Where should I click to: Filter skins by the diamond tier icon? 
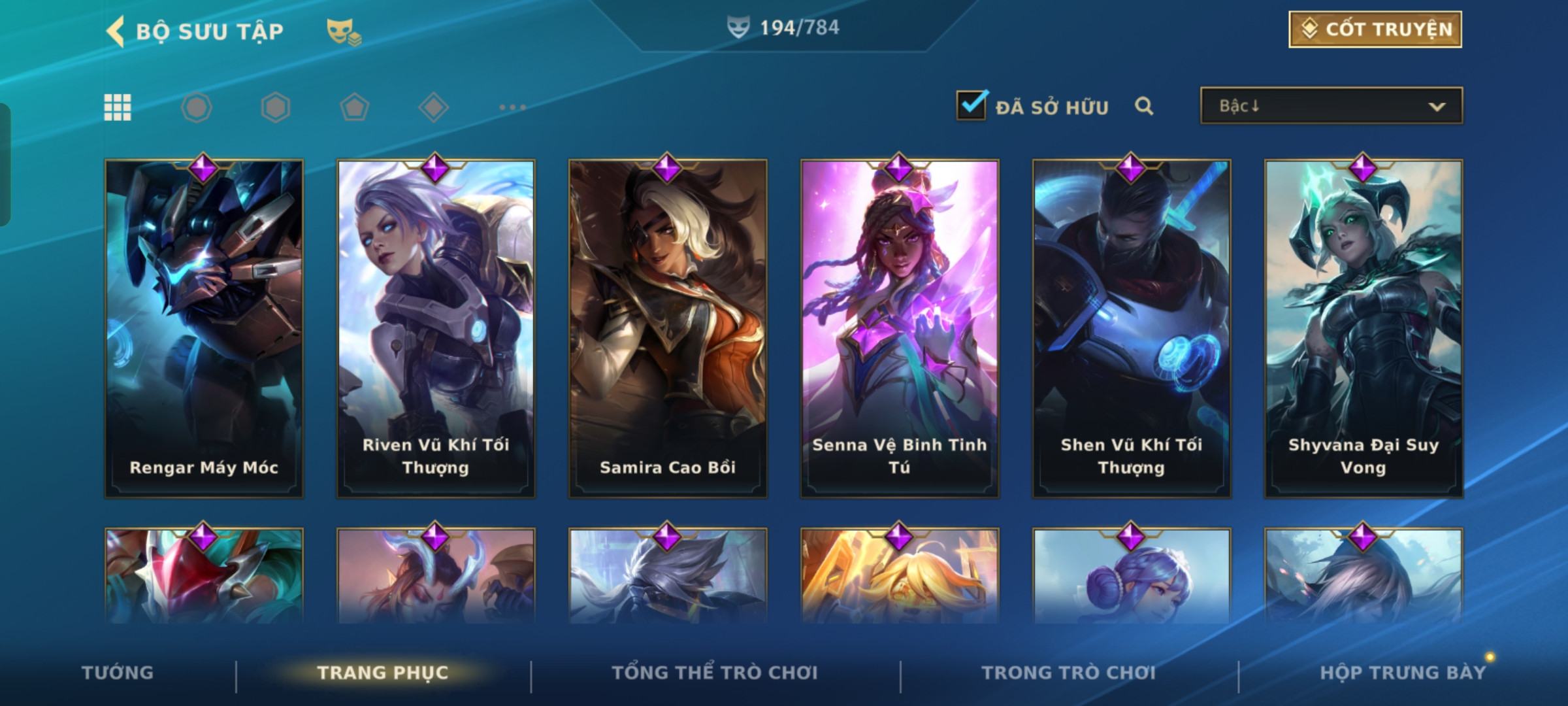tap(434, 107)
